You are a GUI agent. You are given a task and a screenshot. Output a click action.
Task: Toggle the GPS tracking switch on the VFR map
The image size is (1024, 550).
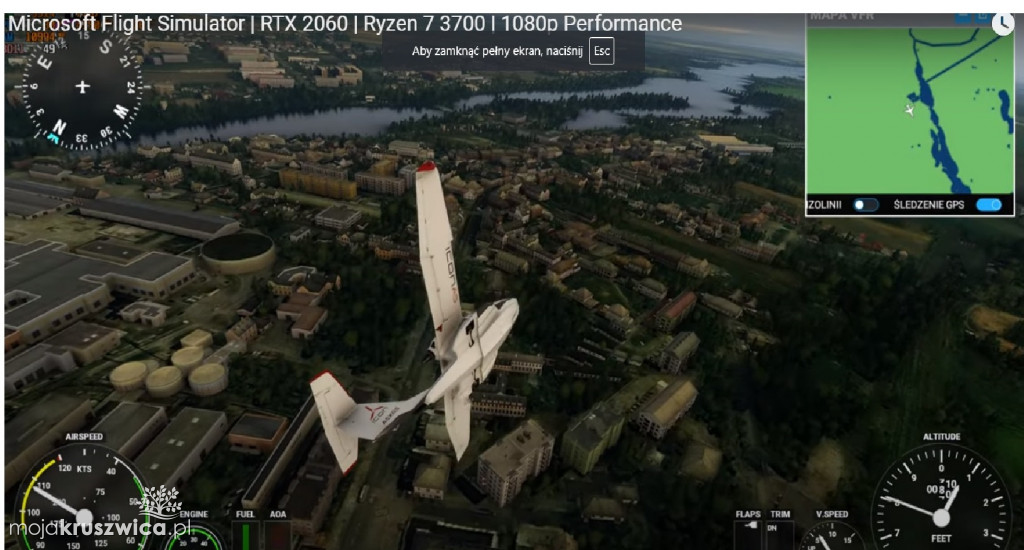tap(988, 205)
